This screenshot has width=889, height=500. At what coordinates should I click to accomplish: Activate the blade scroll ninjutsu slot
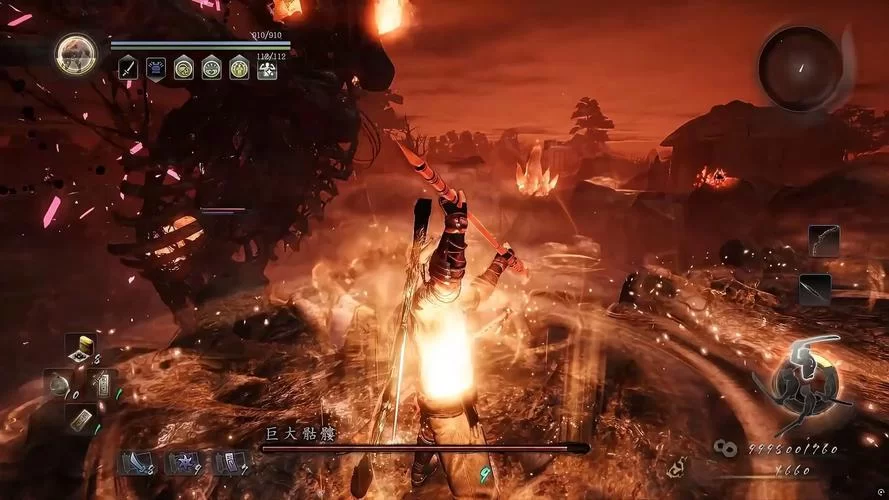click(x=134, y=462)
